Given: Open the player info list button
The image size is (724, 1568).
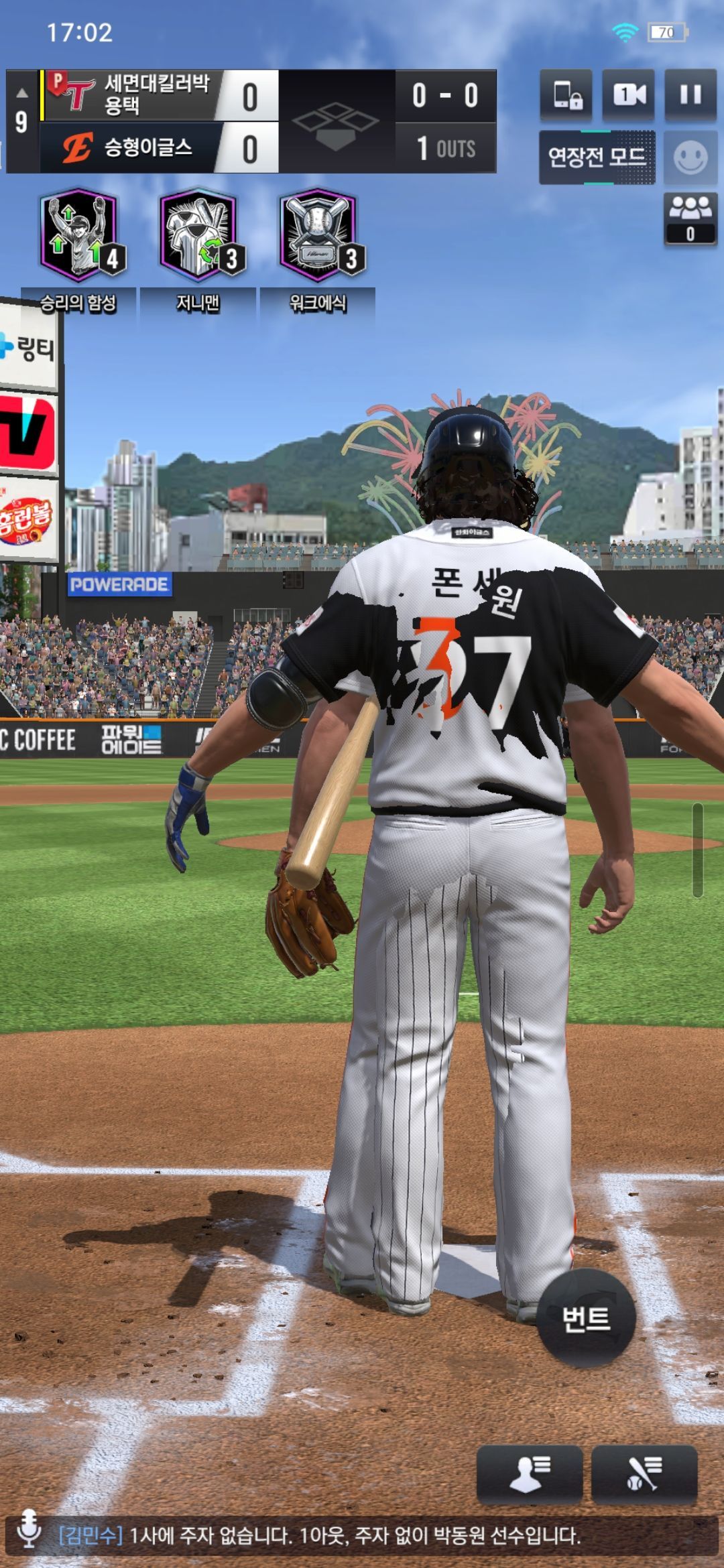Looking at the screenshot, I should [529, 1475].
